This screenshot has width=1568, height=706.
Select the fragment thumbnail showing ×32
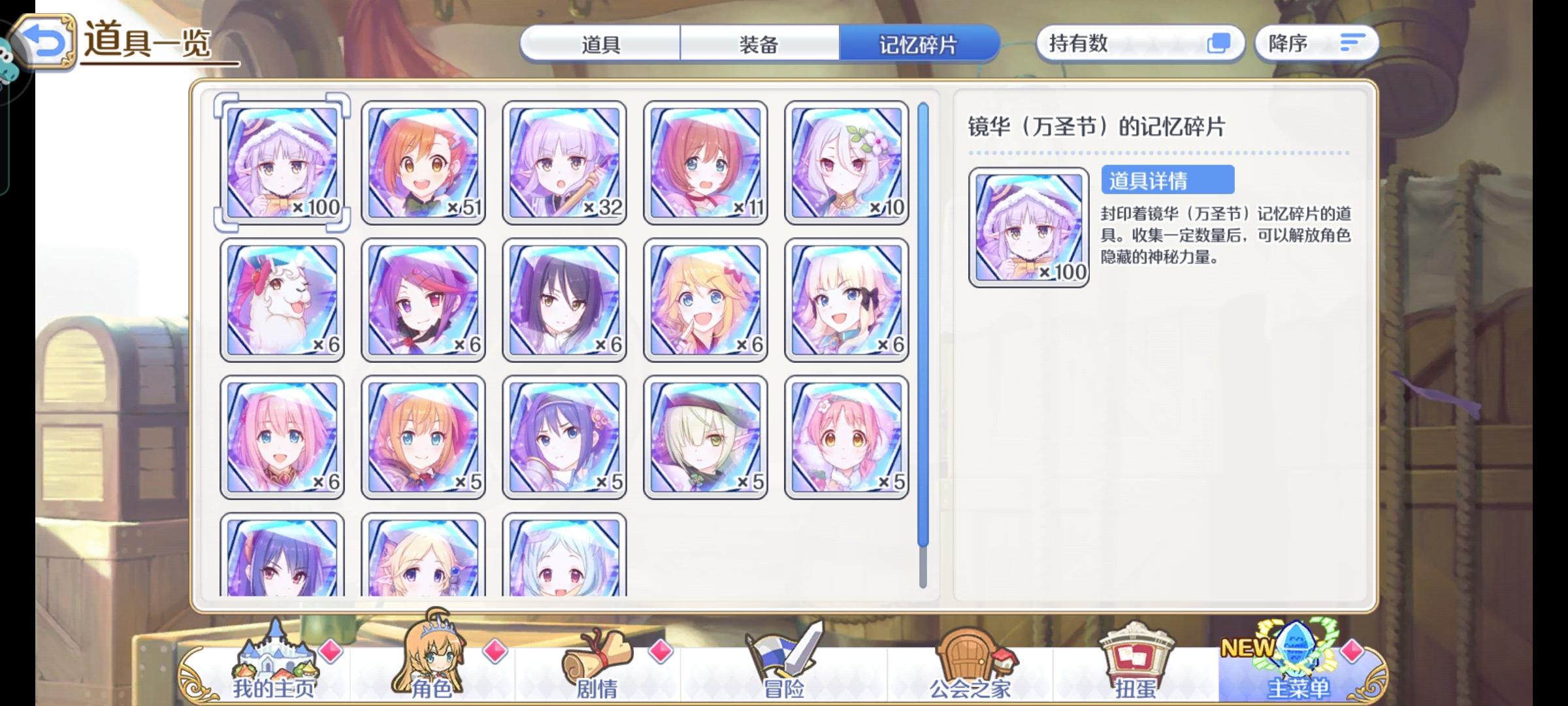564,160
